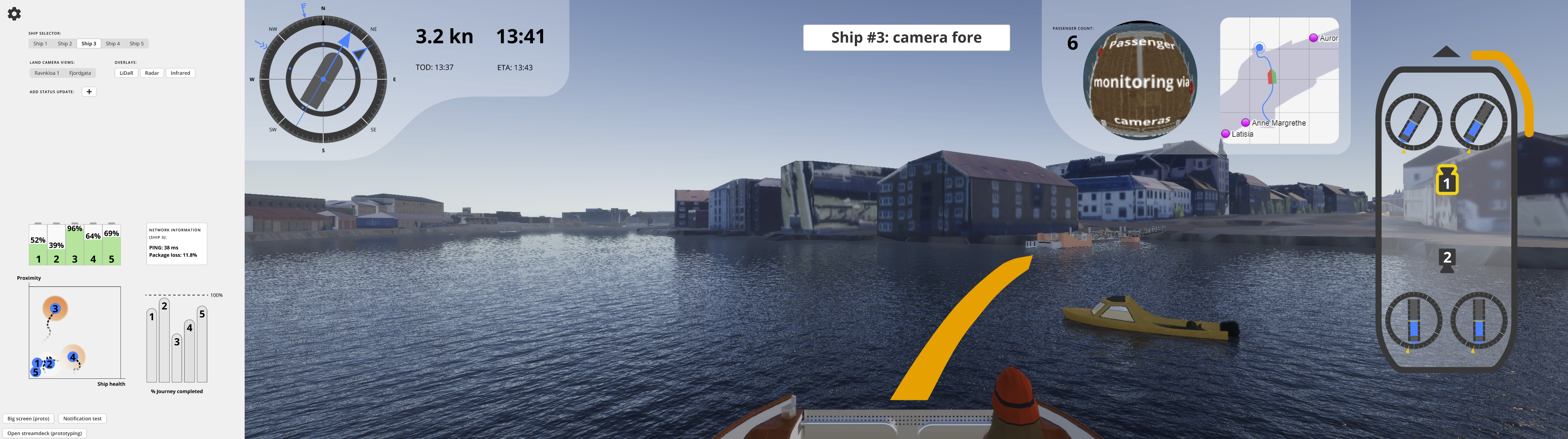The height and width of the screenshot is (439, 1568).
Task: Enable the Radar overlay
Action: (152, 73)
